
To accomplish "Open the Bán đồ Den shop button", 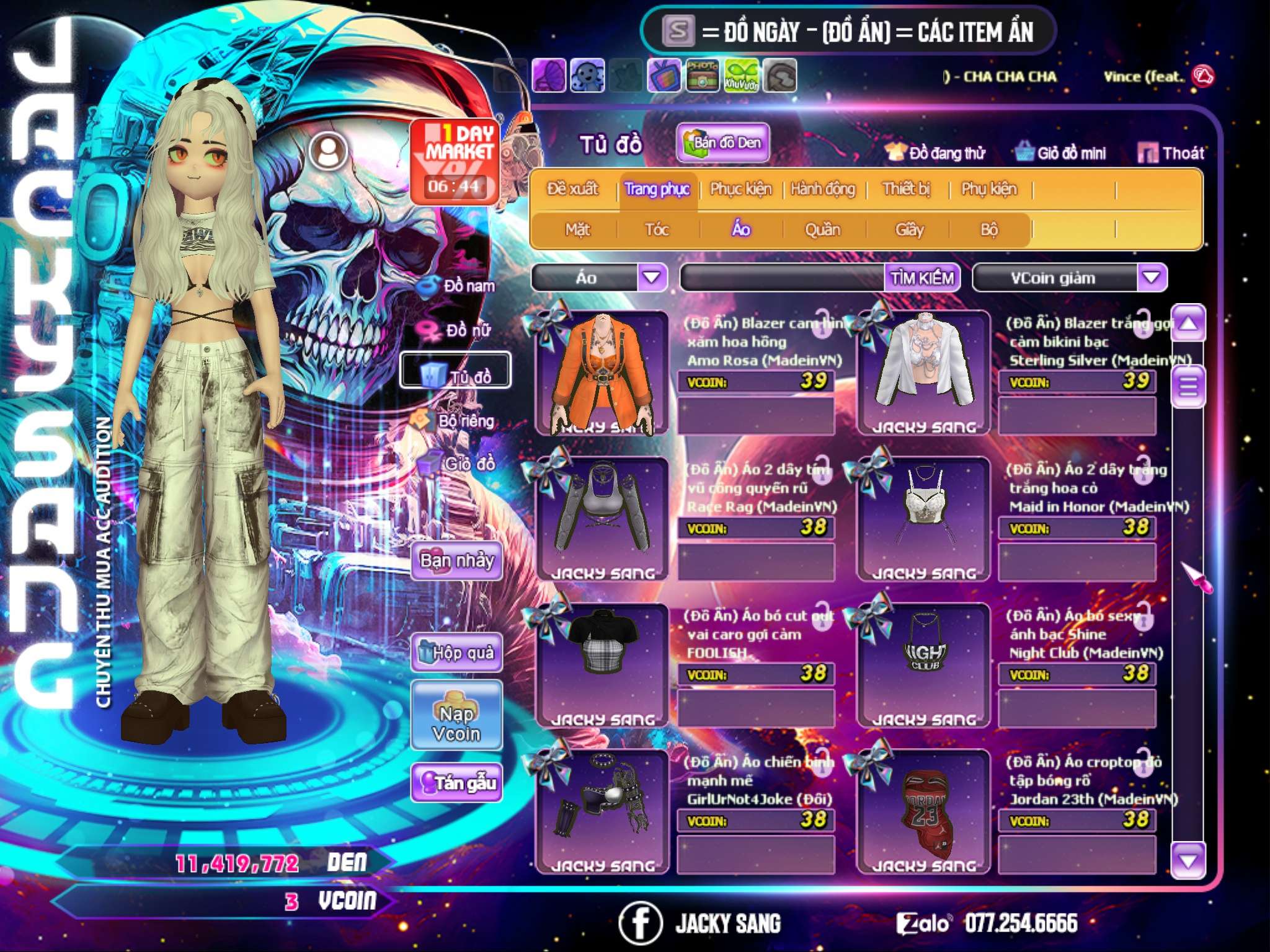I will tap(722, 143).
